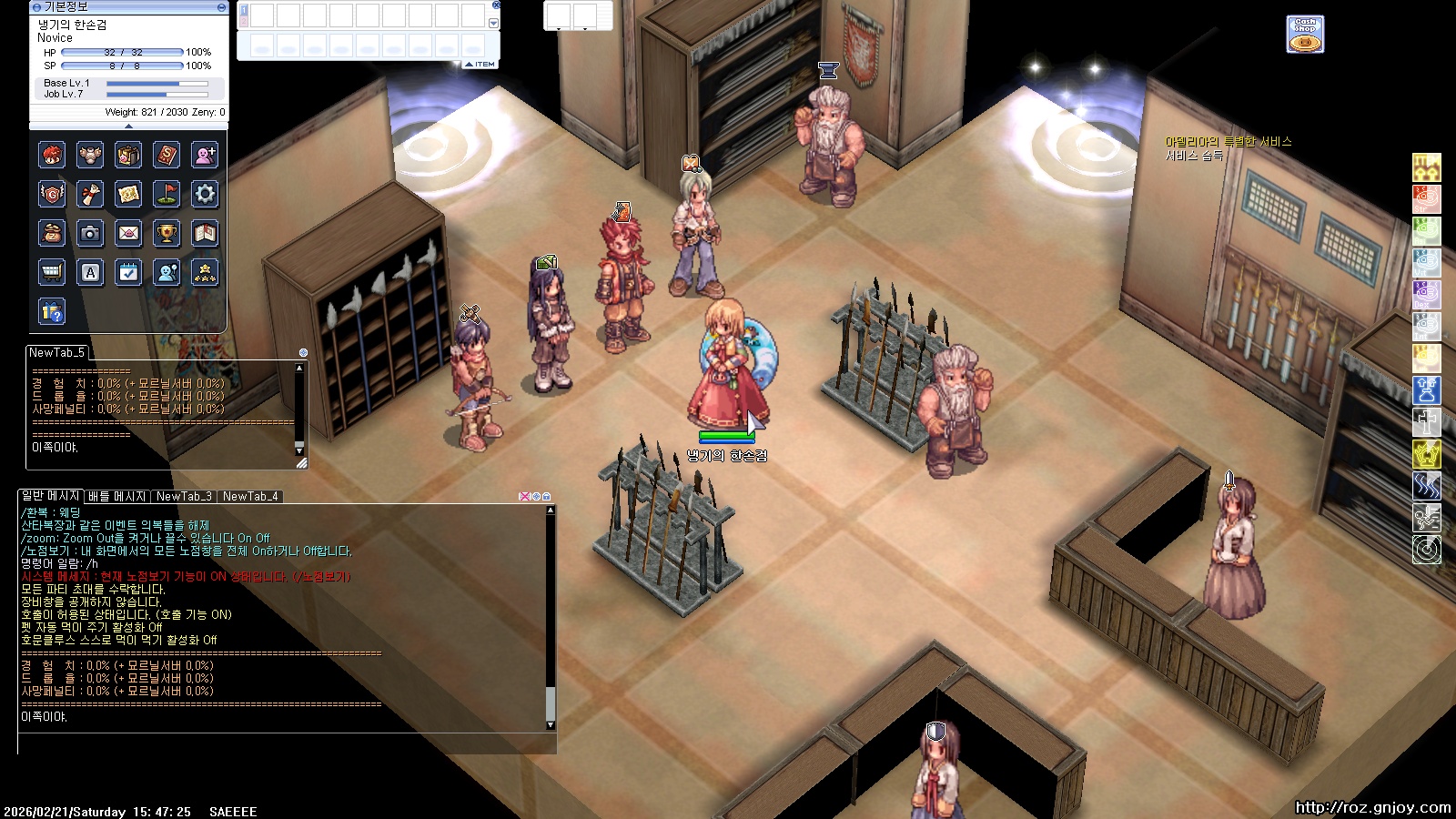Viewport: 1456px width, 819px height.
Task: Open the quest scroll icon
Action: click(90, 194)
